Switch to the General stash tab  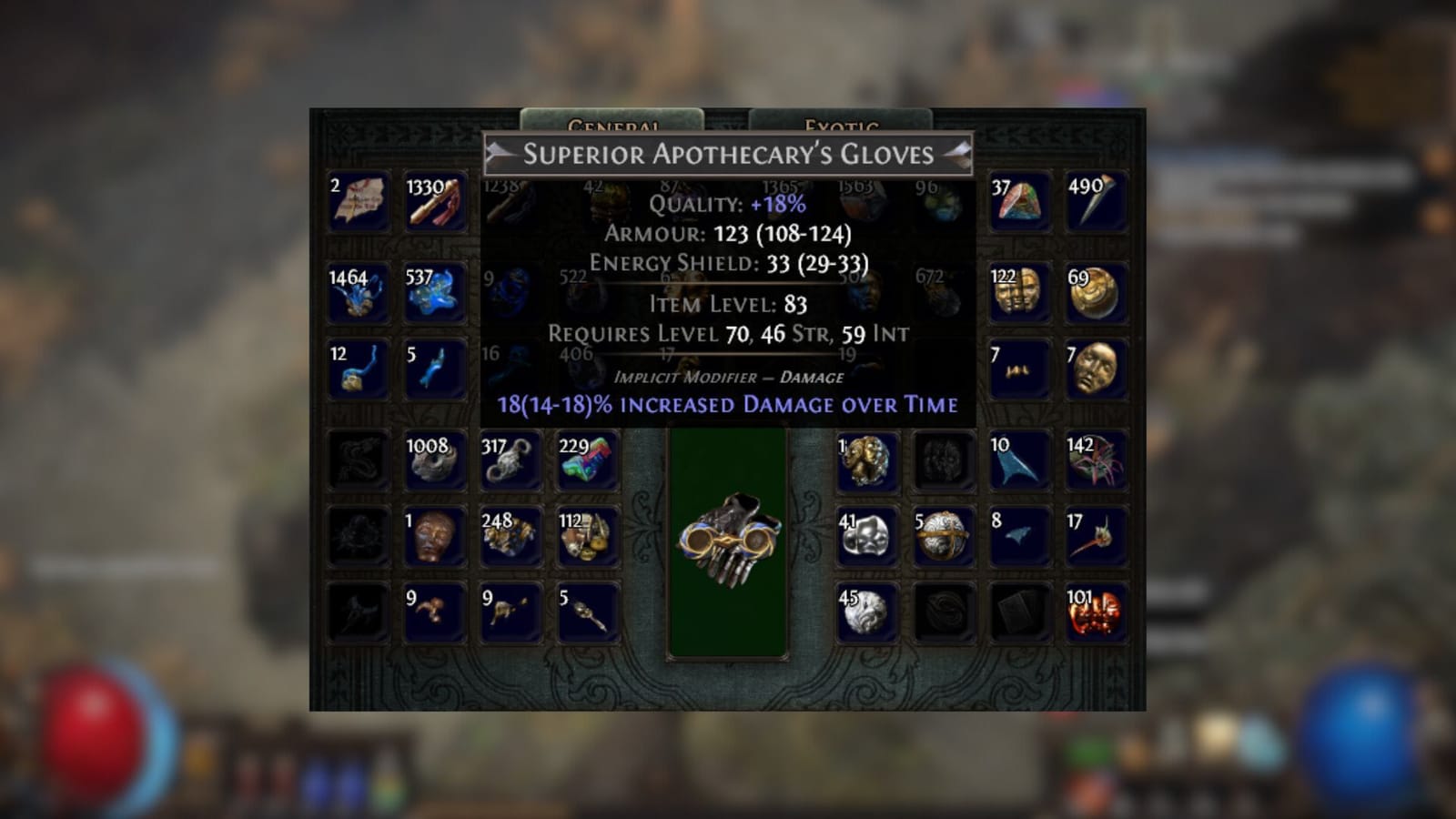(x=612, y=120)
